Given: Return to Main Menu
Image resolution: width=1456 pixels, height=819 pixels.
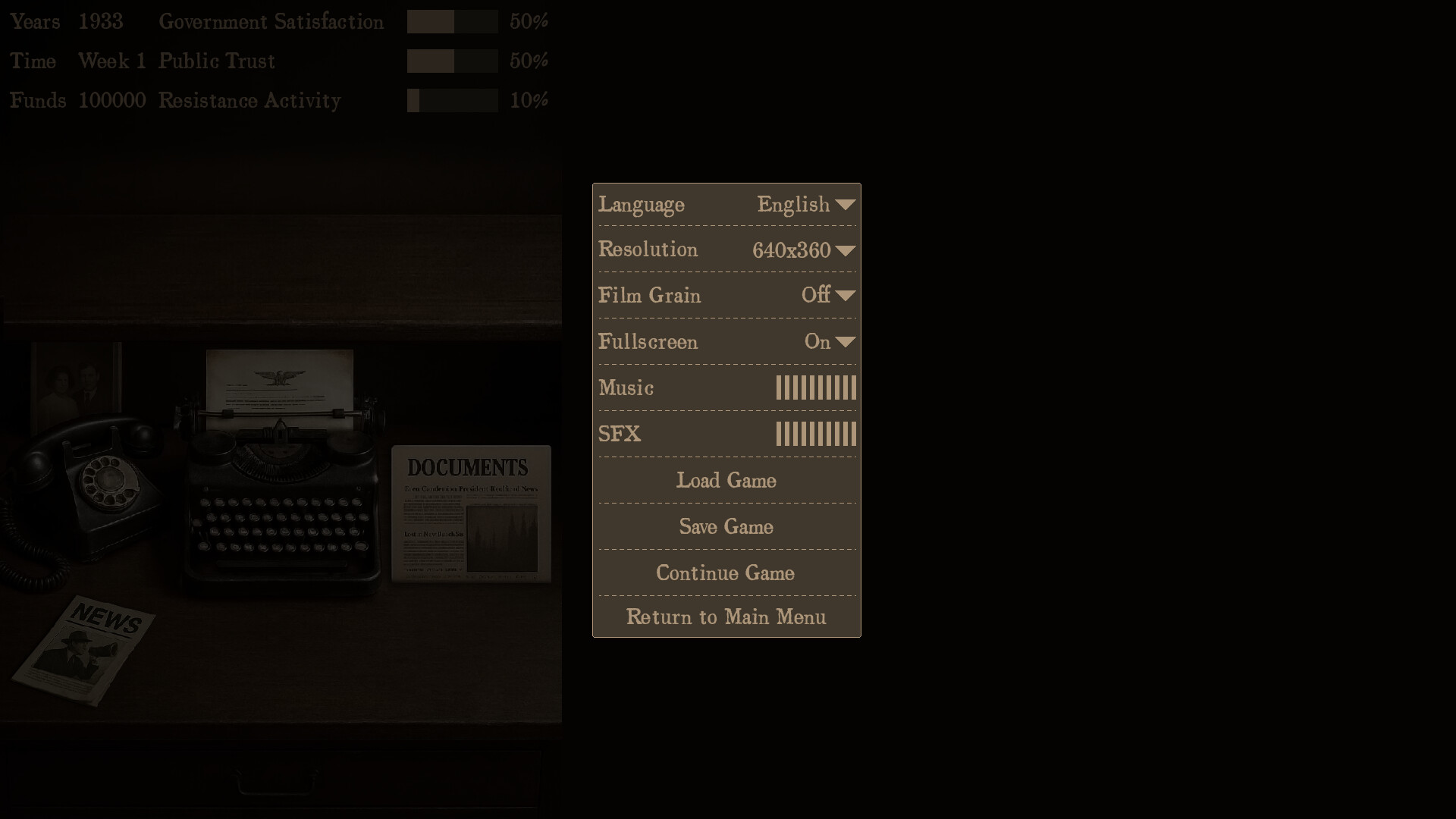Looking at the screenshot, I should point(726,617).
